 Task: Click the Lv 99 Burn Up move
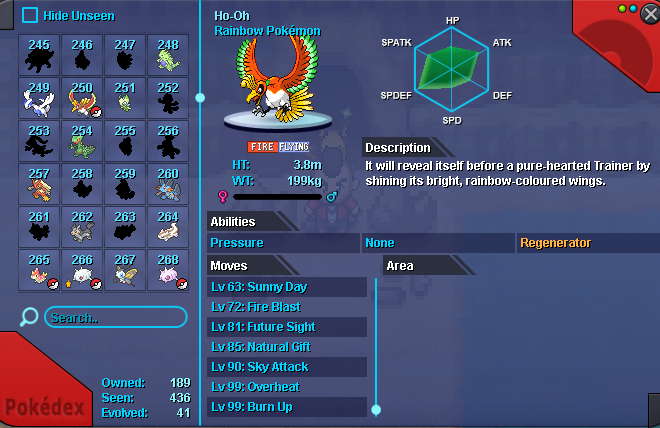click(287, 407)
